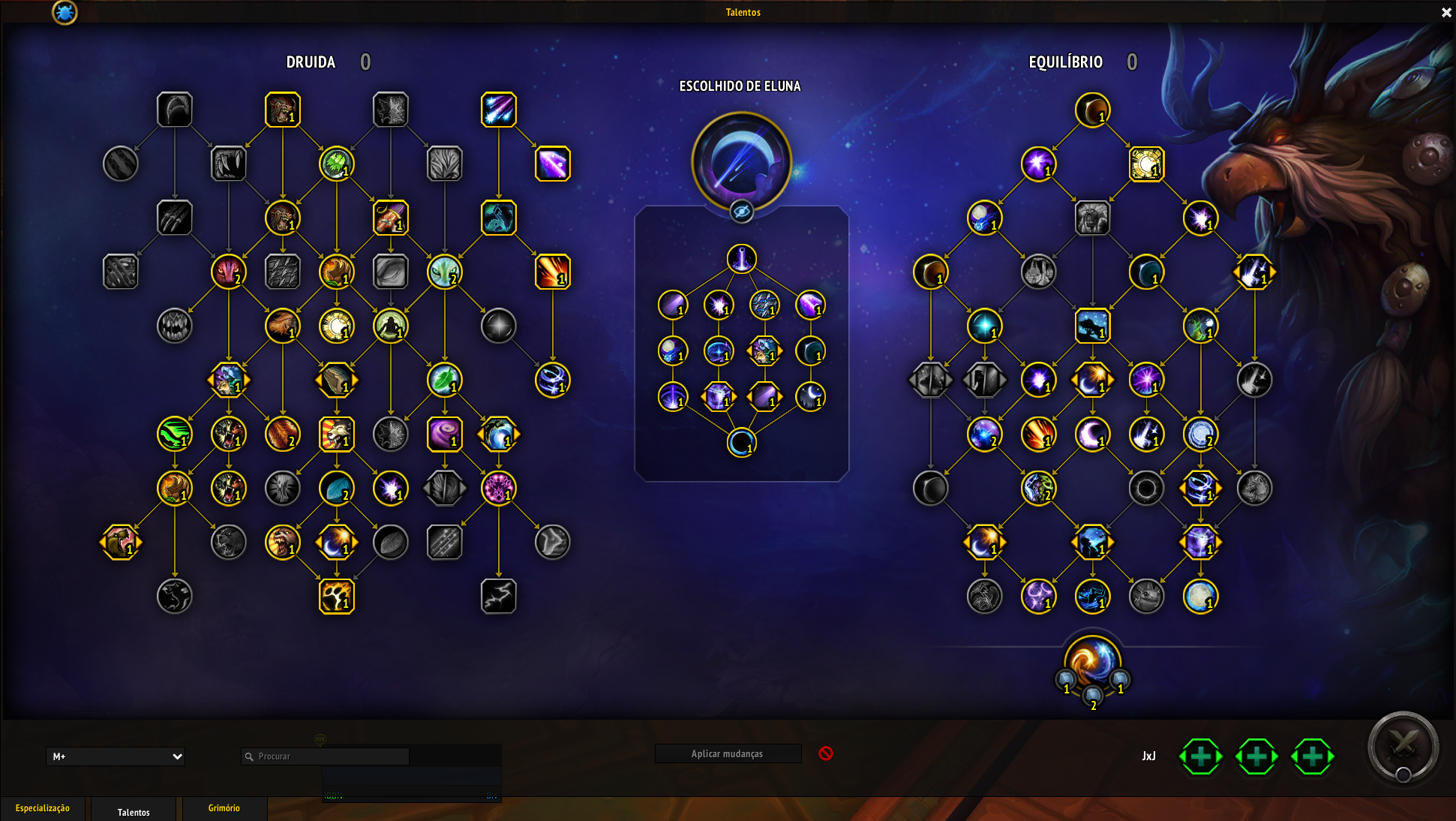This screenshot has width=1456, height=821.
Task: Toggle the eye icon under hero emblem
Action: click(x=741, y=212)
